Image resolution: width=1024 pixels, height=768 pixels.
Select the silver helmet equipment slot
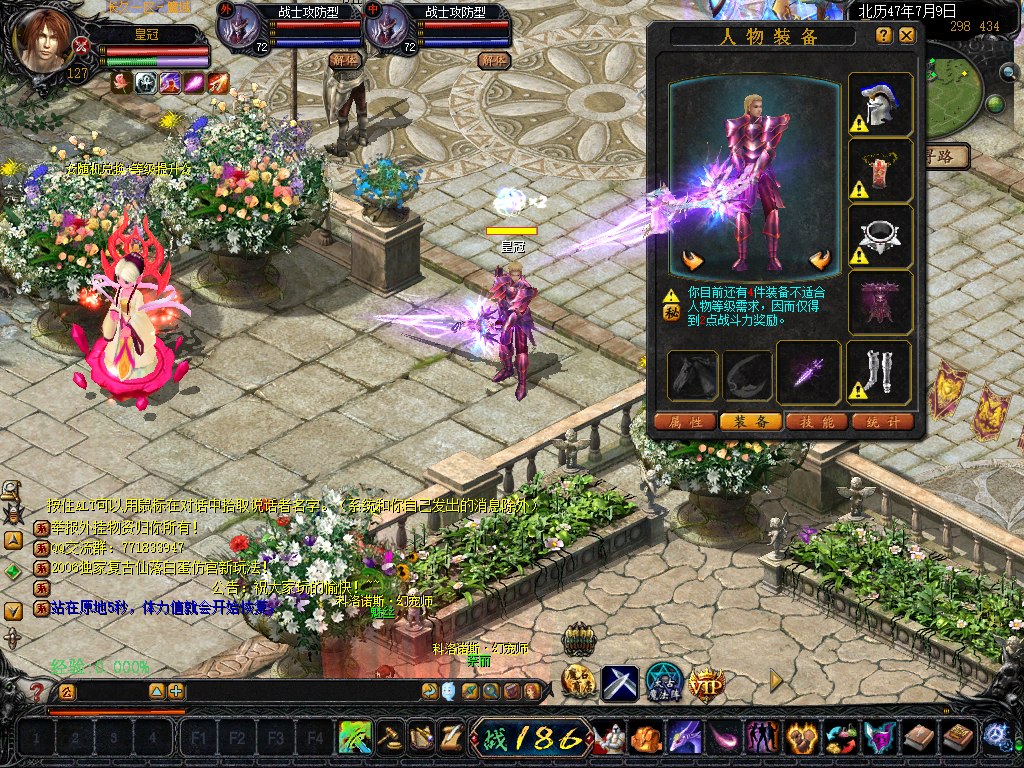(880, 104)
